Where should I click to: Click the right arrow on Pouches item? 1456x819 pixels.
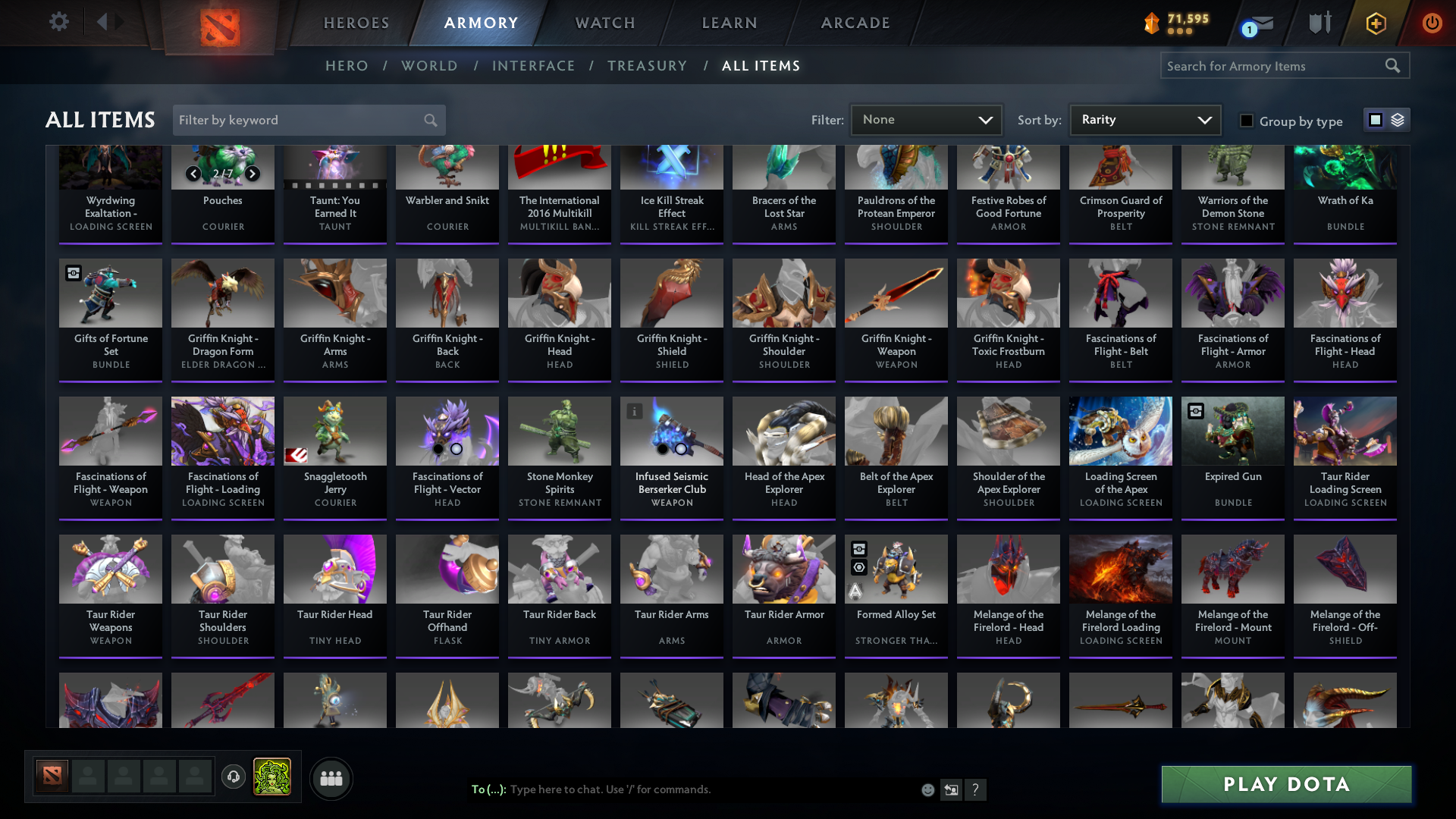click(x=252, y=174)
